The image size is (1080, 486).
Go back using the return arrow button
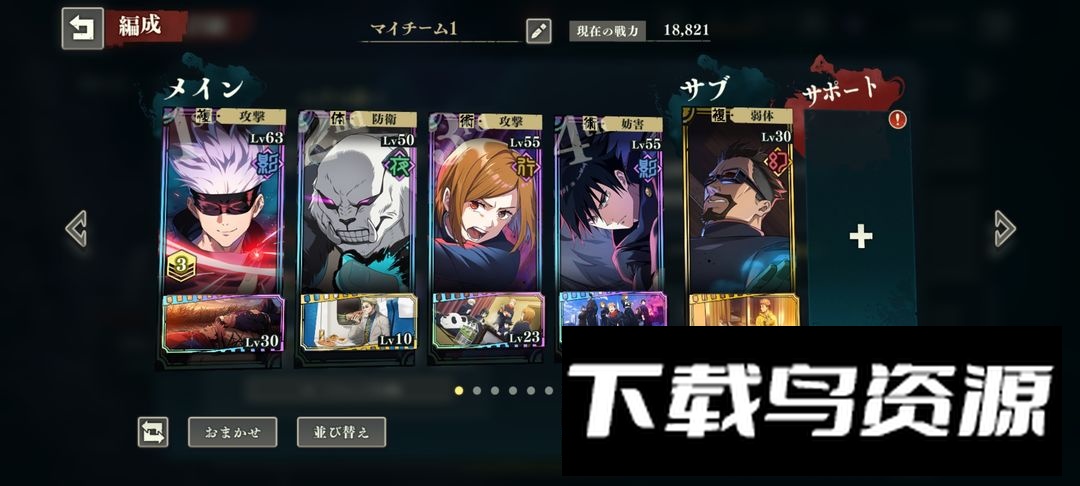pyautogui.click(x=82, y=28)
